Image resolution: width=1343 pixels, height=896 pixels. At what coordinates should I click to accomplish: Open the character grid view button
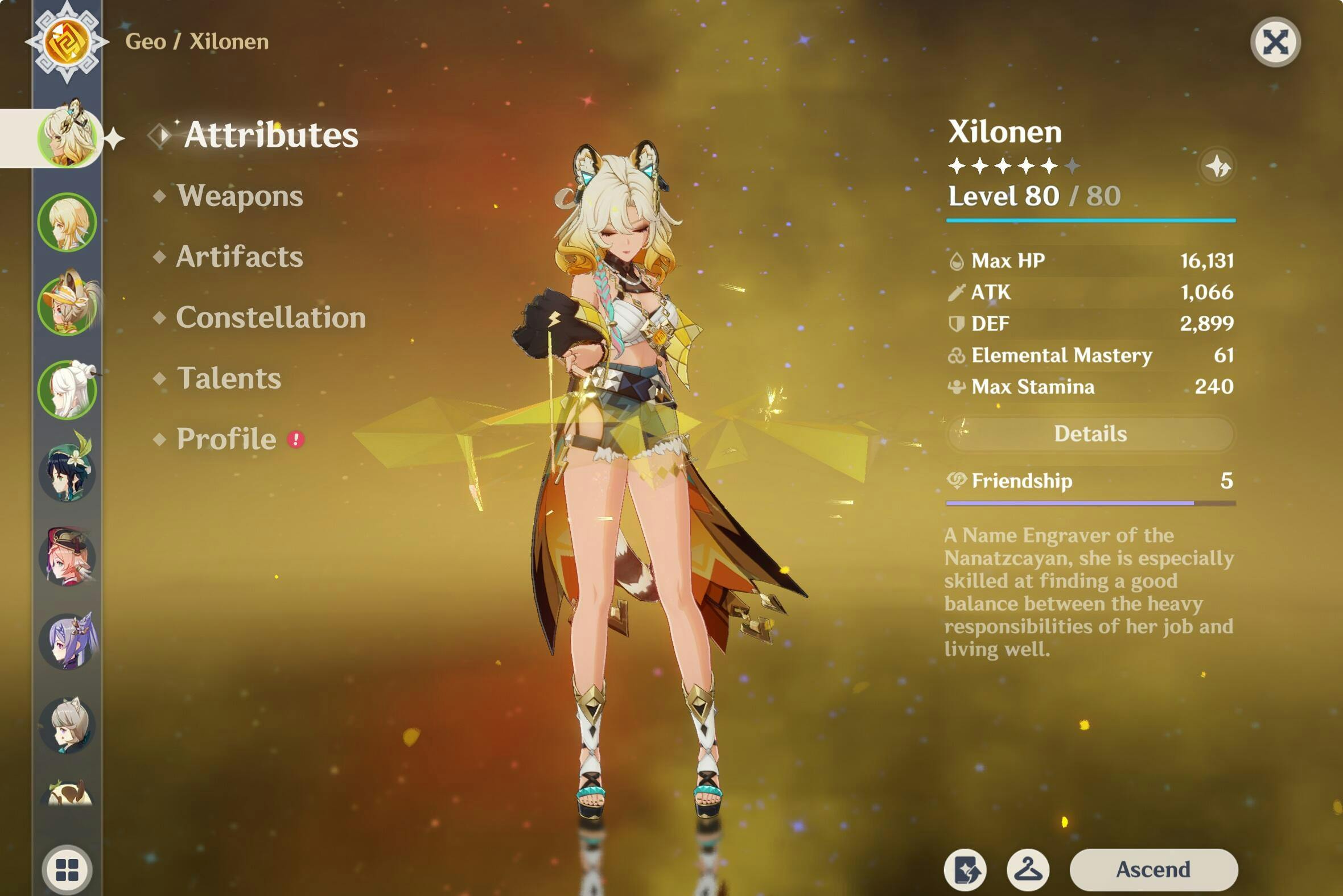click(x=67, y=870)
